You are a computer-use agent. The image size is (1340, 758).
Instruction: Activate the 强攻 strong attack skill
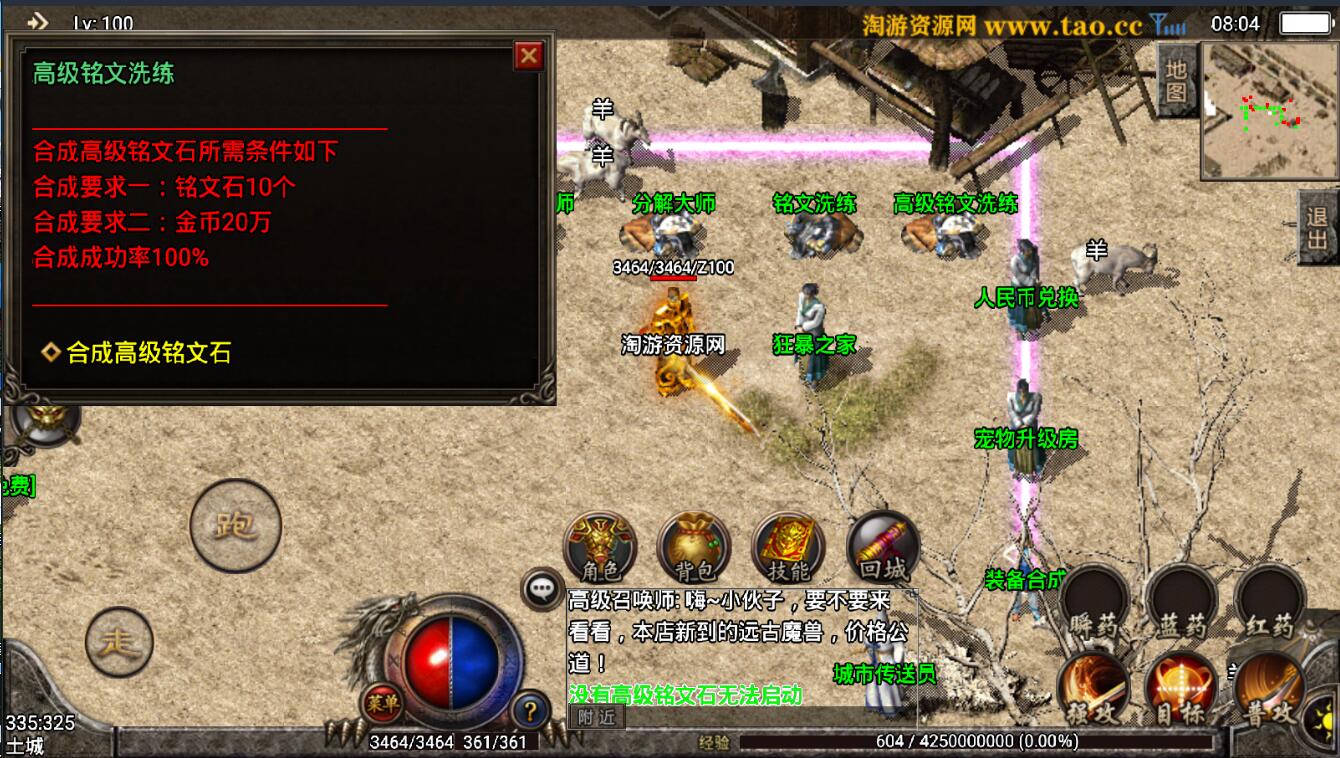(1093, 690)
